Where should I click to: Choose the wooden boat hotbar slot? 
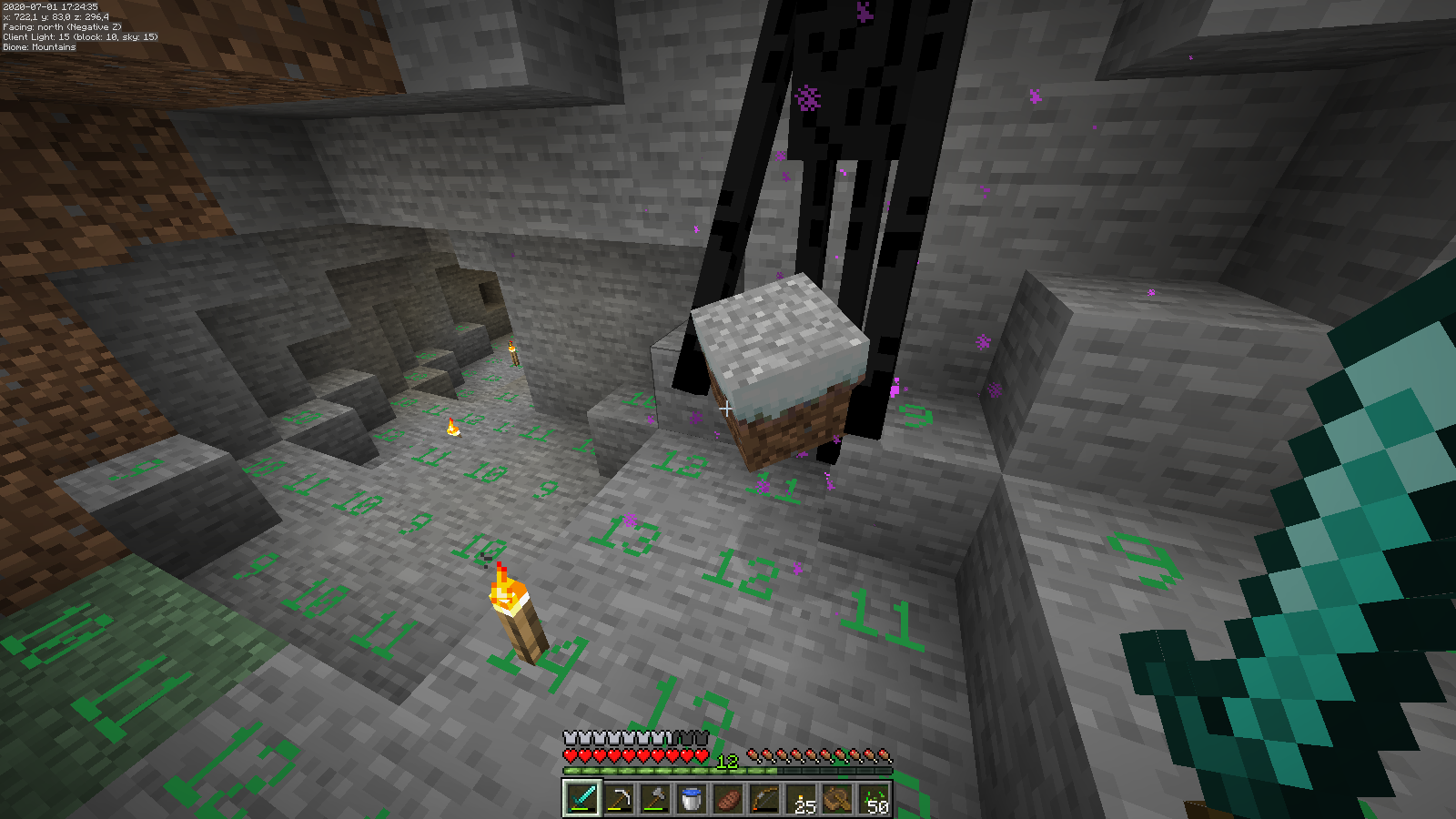click(837, 799)
